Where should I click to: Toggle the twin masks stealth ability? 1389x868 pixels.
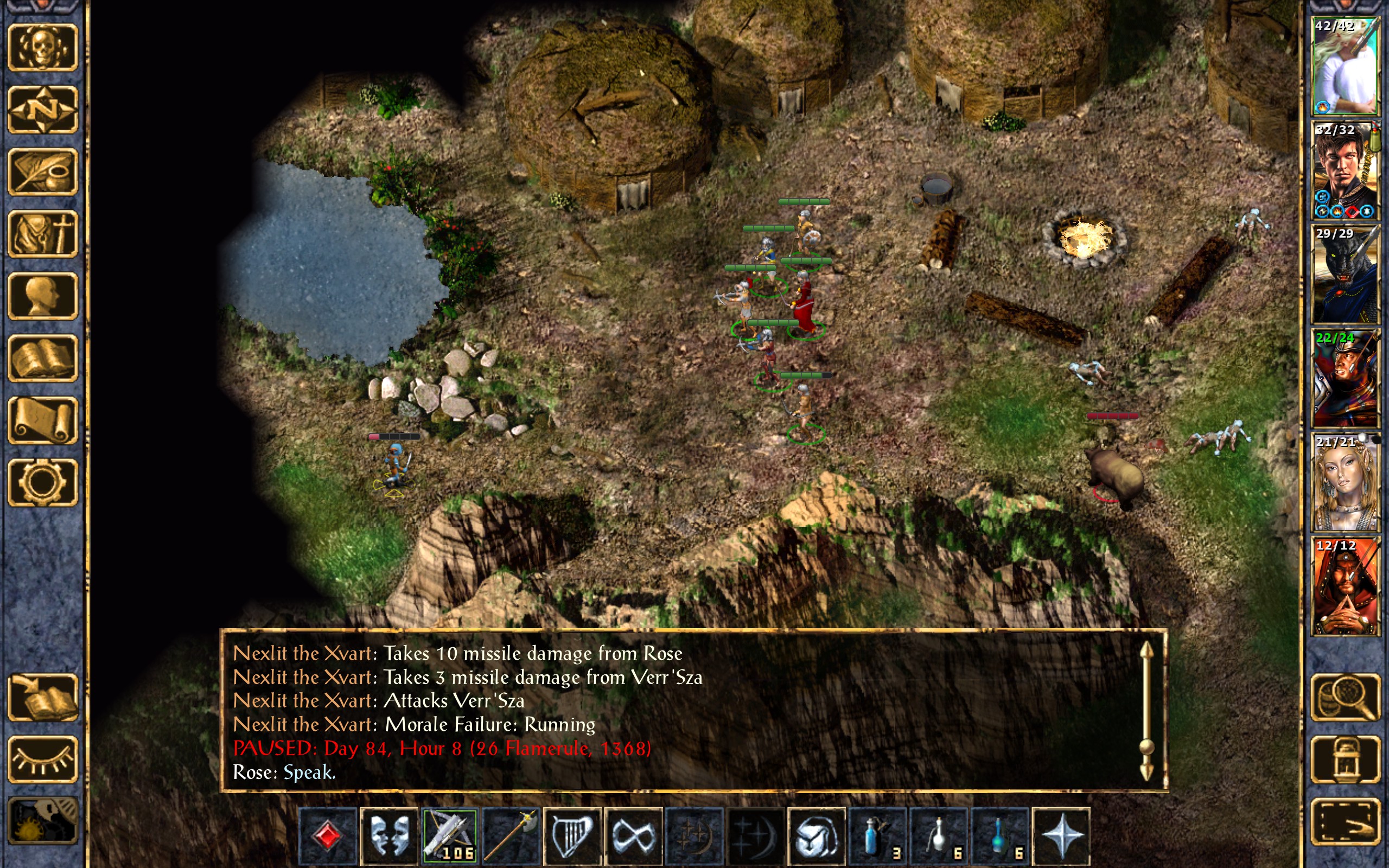click(388, 836)
